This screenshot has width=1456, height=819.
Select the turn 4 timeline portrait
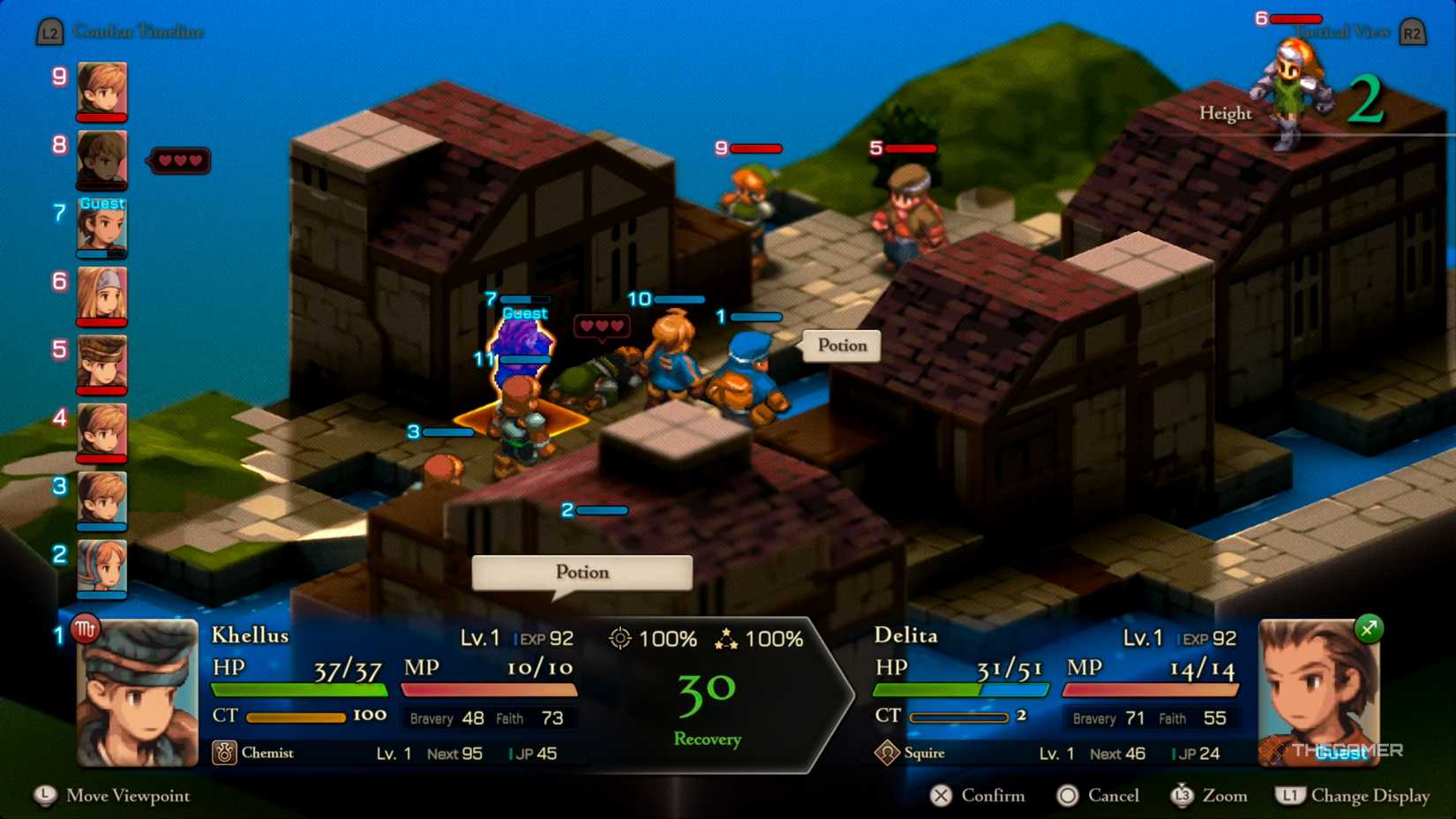point(101,432)
